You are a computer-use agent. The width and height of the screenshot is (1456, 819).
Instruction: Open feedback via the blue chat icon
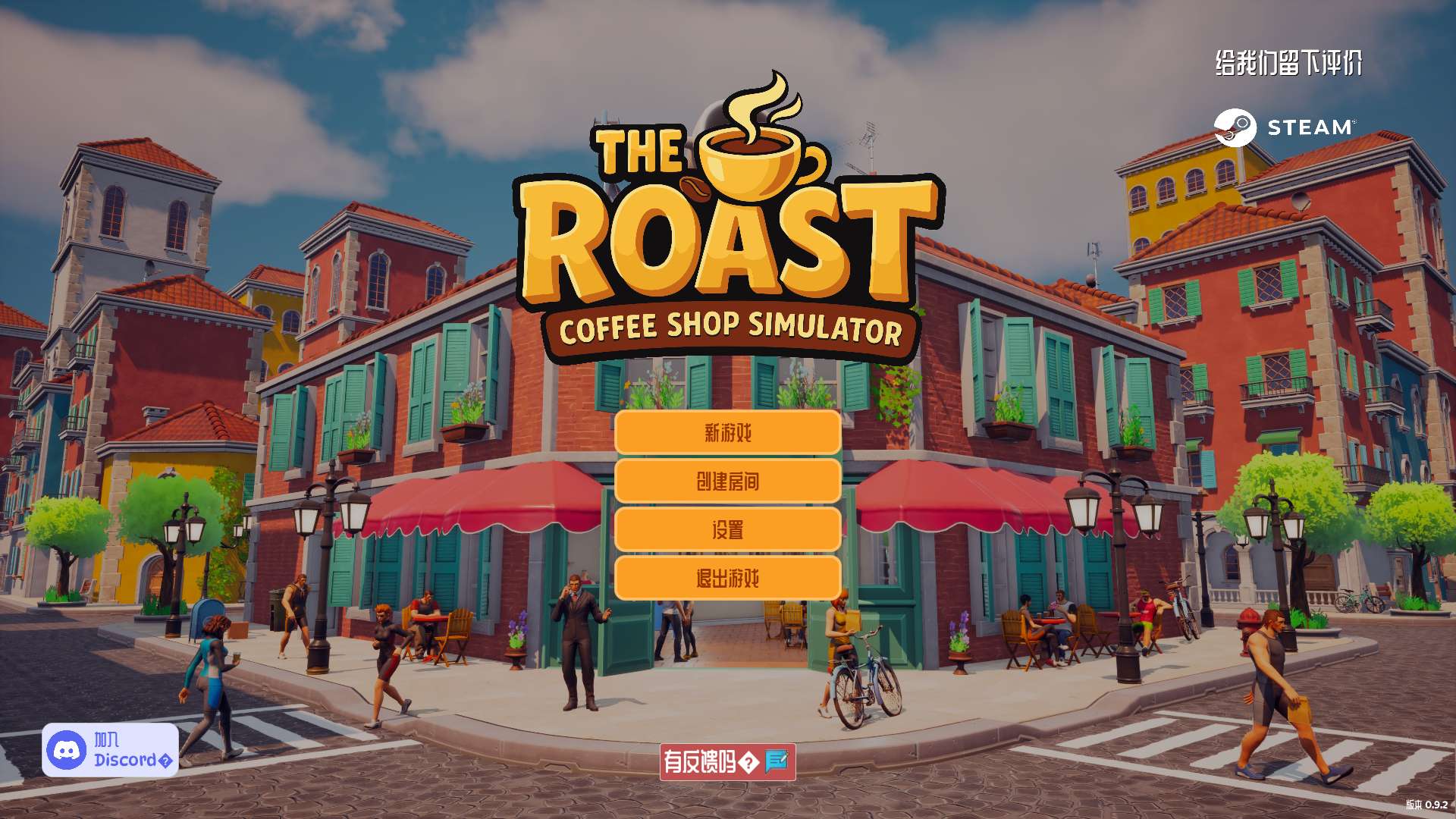tap(777, 761)
